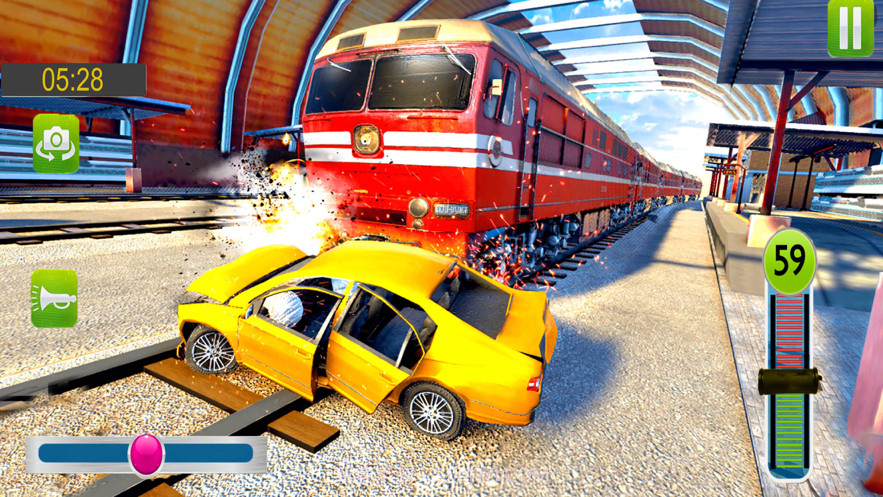Pause the game with the green button

pyautogui.click(x=850, y=27)
